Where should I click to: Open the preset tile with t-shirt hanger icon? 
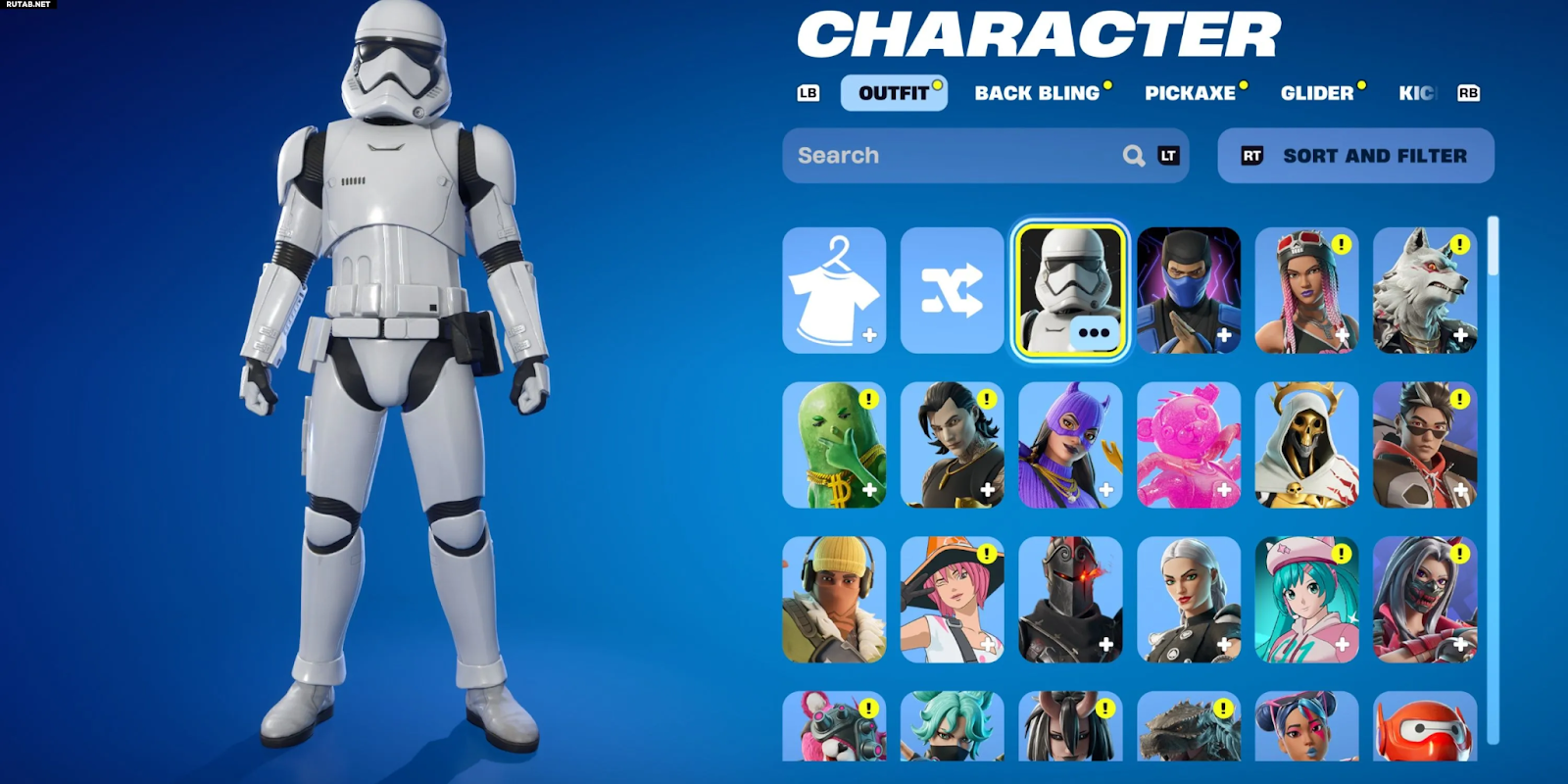(834, 290)
